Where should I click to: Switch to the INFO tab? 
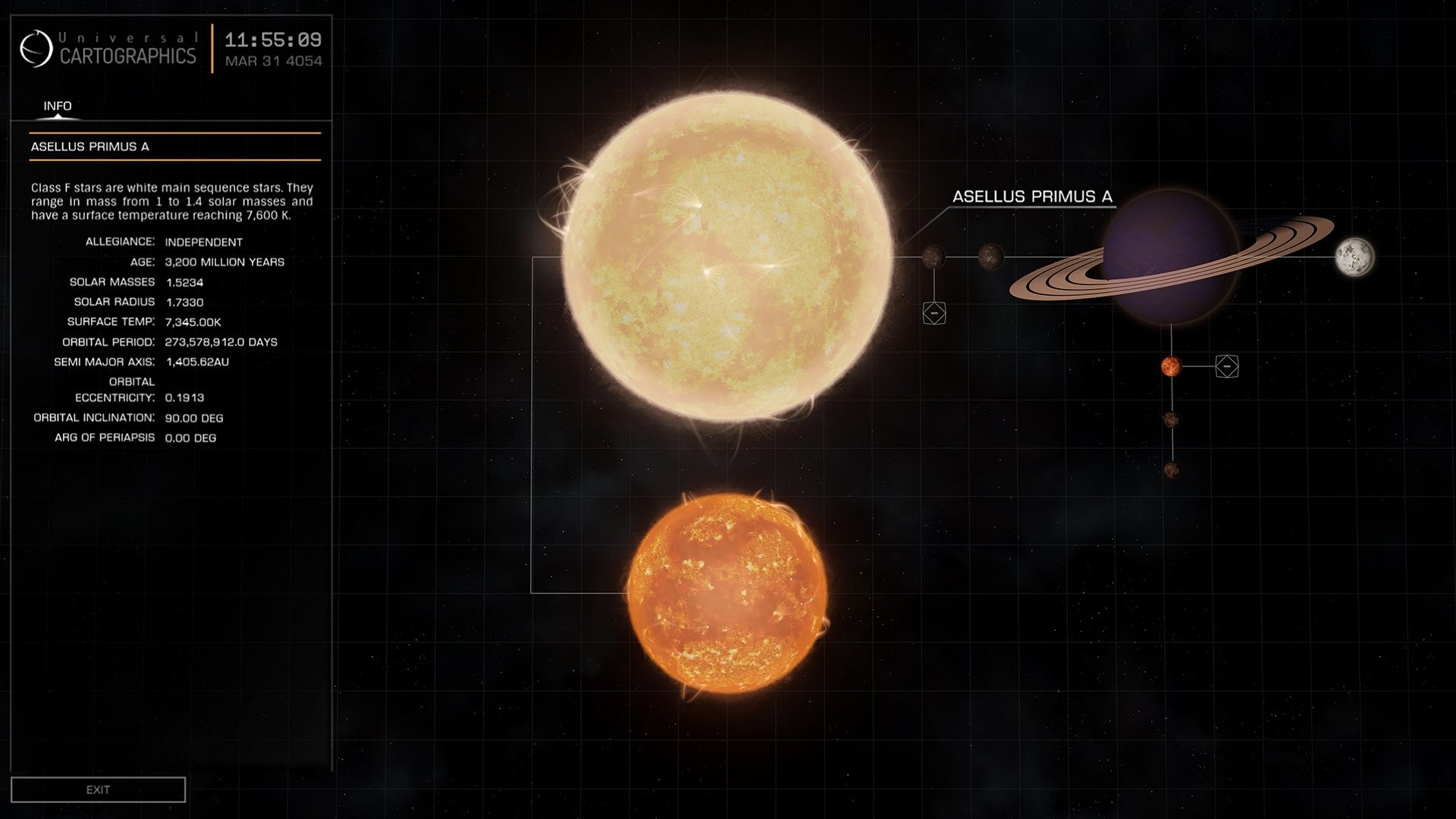[57, 106]
